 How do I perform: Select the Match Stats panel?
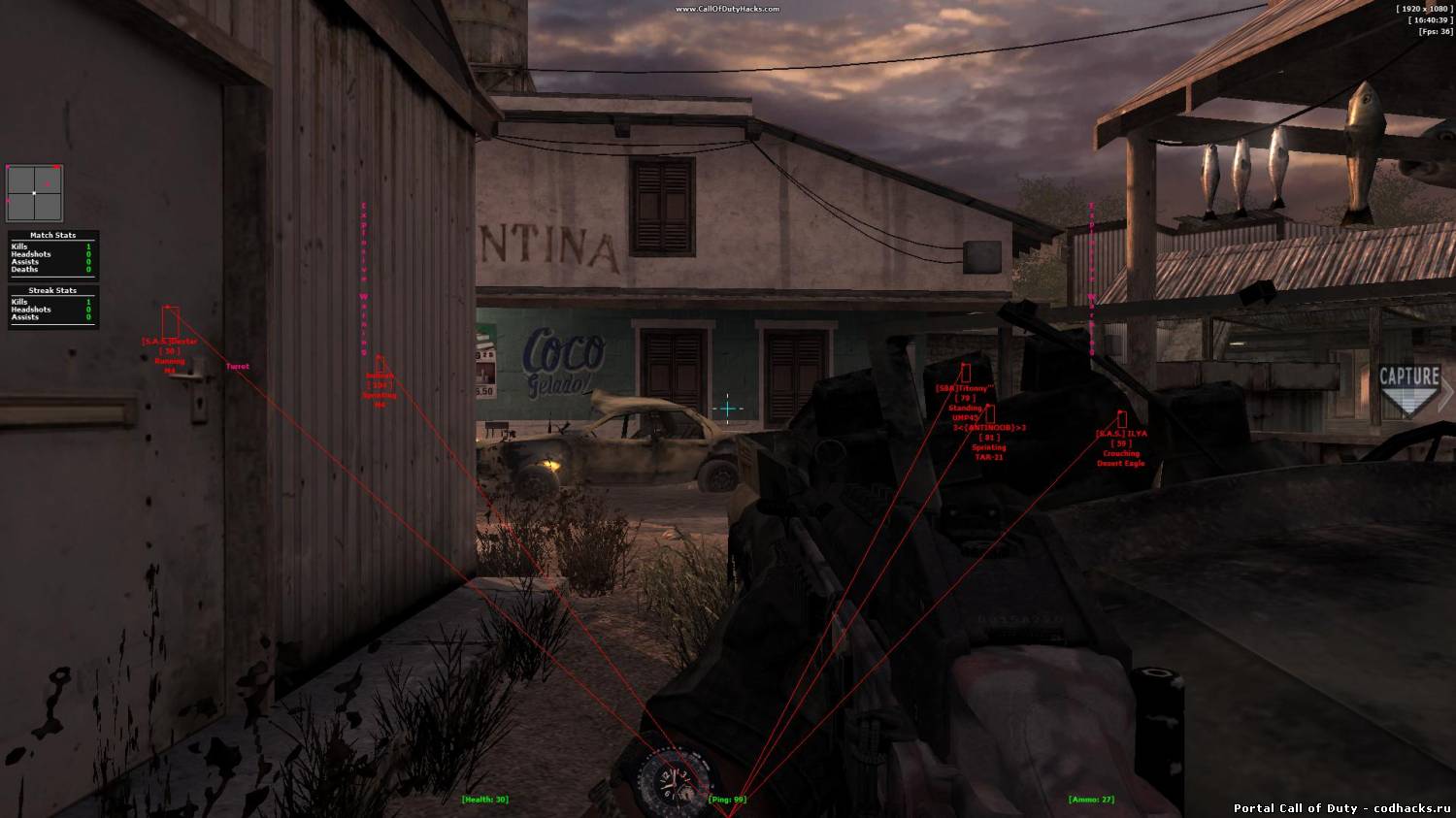(52, 252)
